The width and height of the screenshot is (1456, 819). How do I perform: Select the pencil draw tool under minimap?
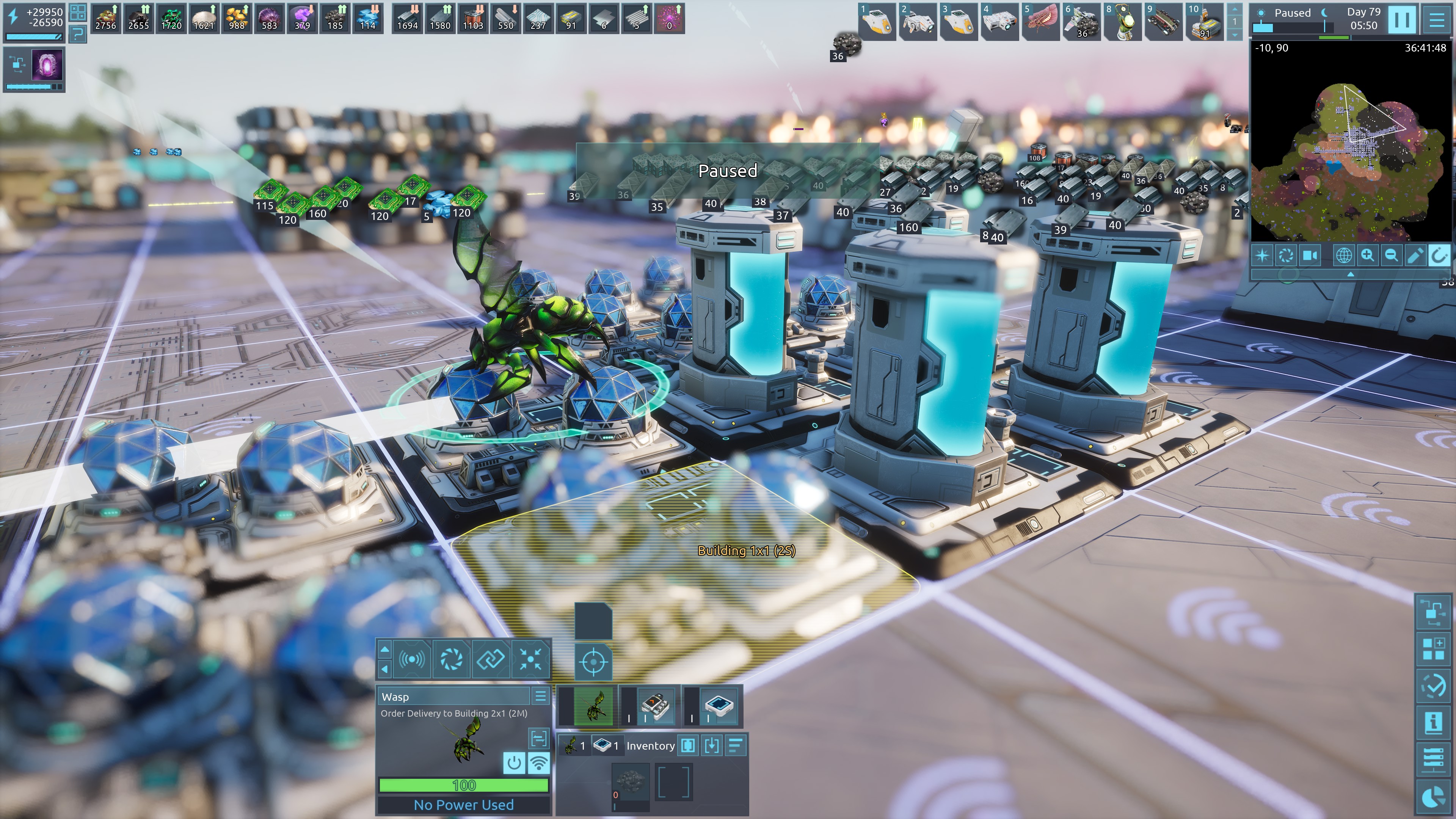point(1415,256)
